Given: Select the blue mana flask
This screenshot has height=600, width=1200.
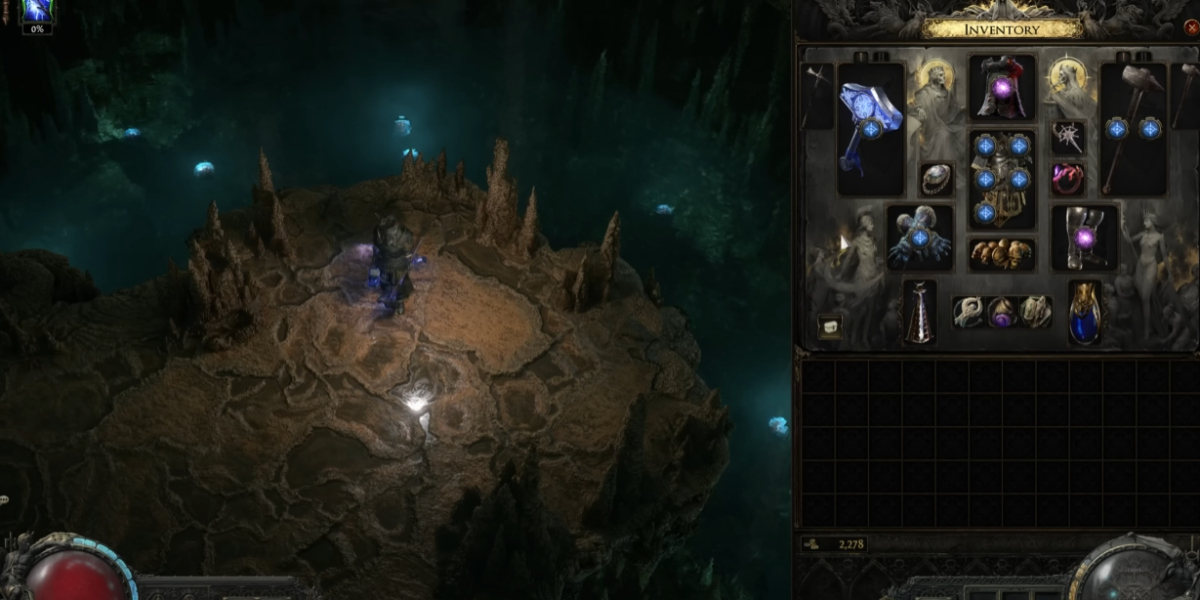Looking at the screenshot, I should click(1084, 312).
